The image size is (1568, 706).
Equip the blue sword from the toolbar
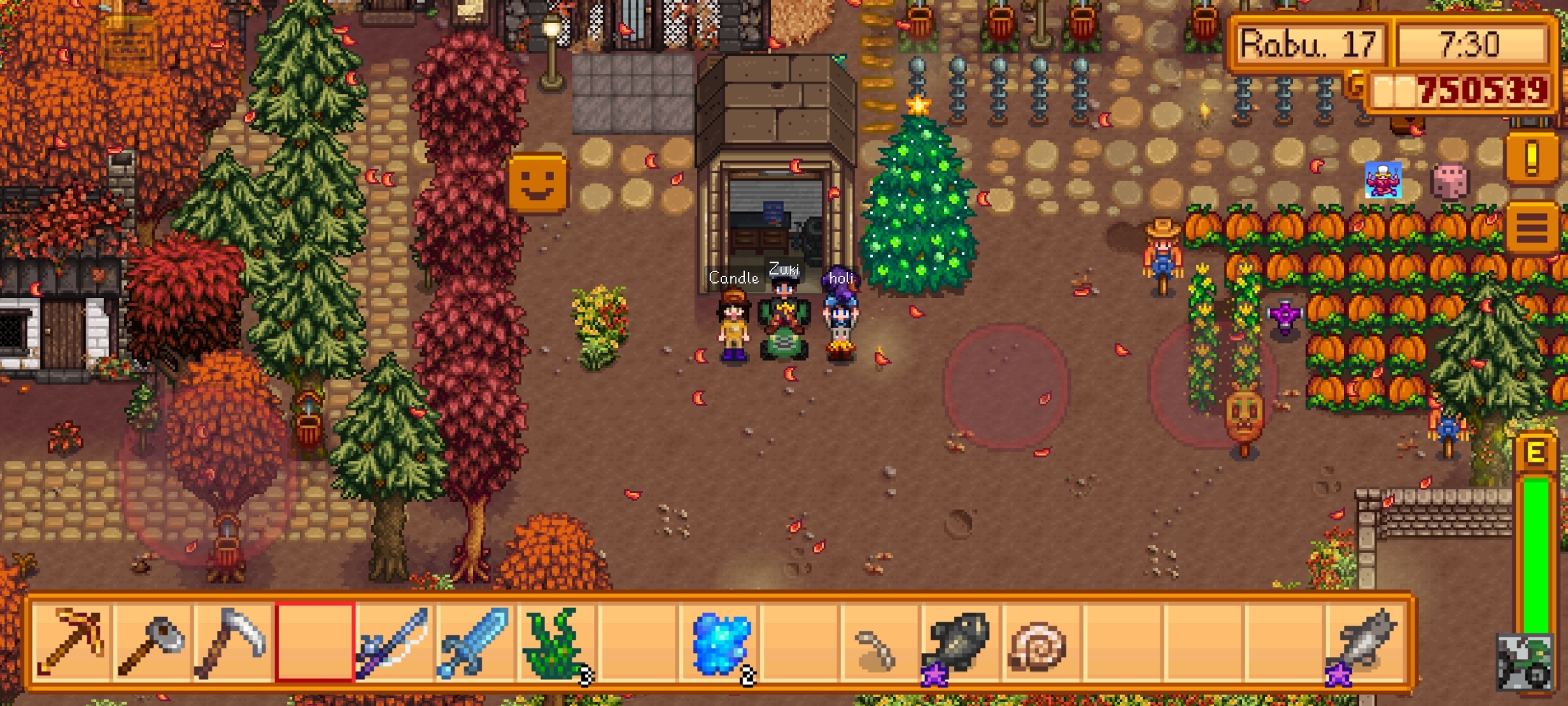click(476, 642)
